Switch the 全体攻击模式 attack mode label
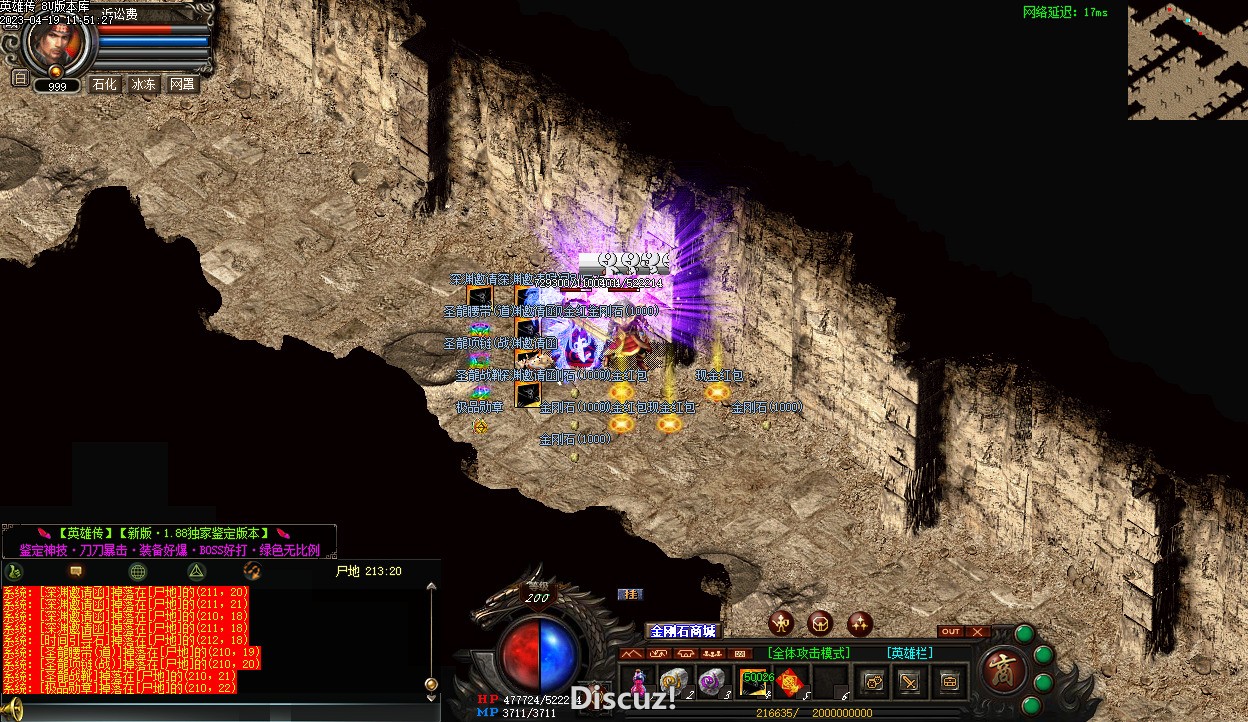 coord(808,653)
